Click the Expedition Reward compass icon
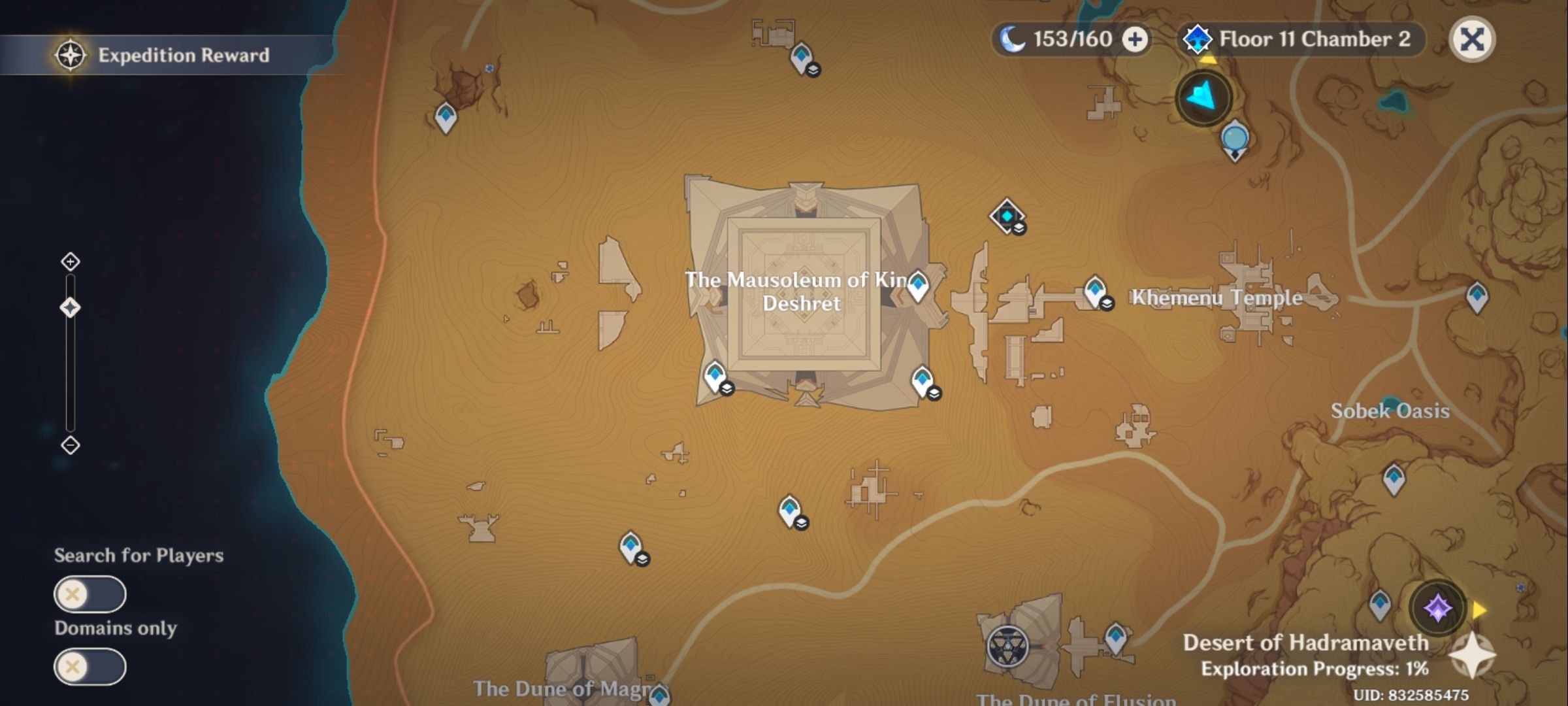Image resolution: width=1568 pixels, height=706 pixels. point(70,55)
